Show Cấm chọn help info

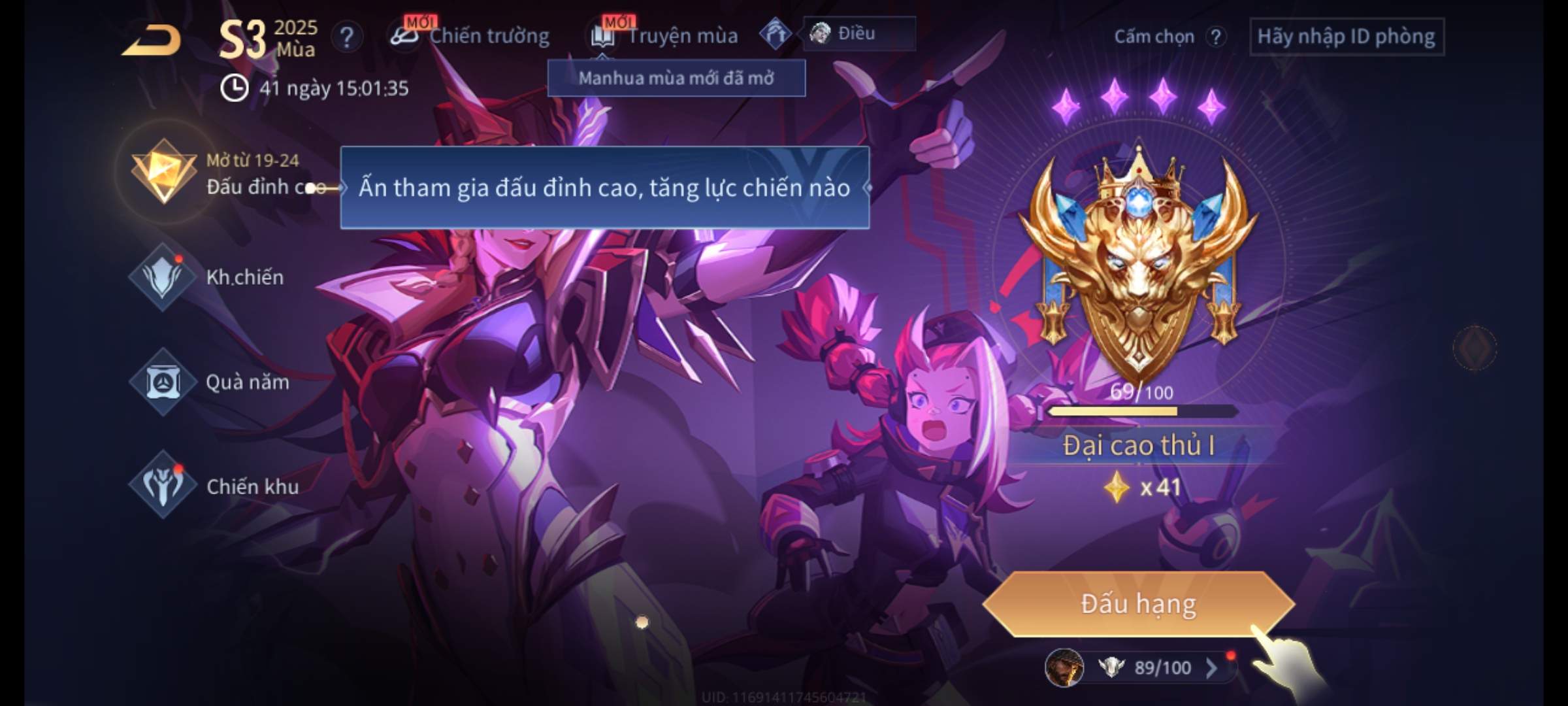pos(1215,37)
